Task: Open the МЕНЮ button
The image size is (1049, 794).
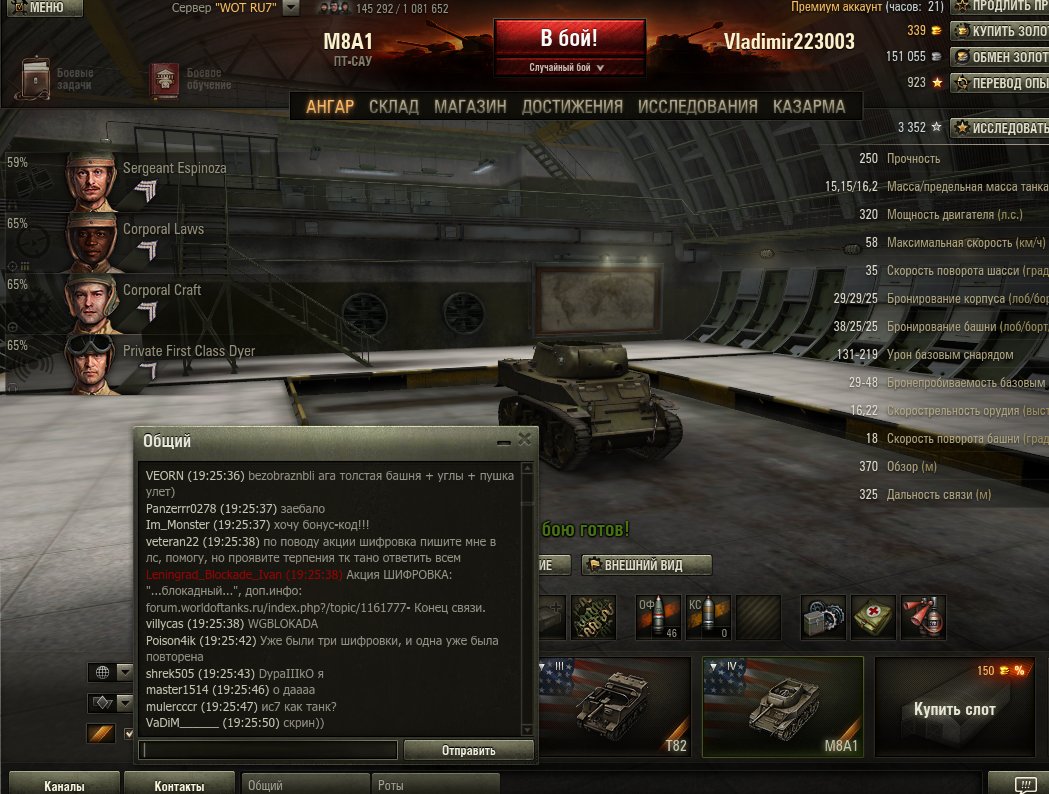Action: (x=41, y=8)
